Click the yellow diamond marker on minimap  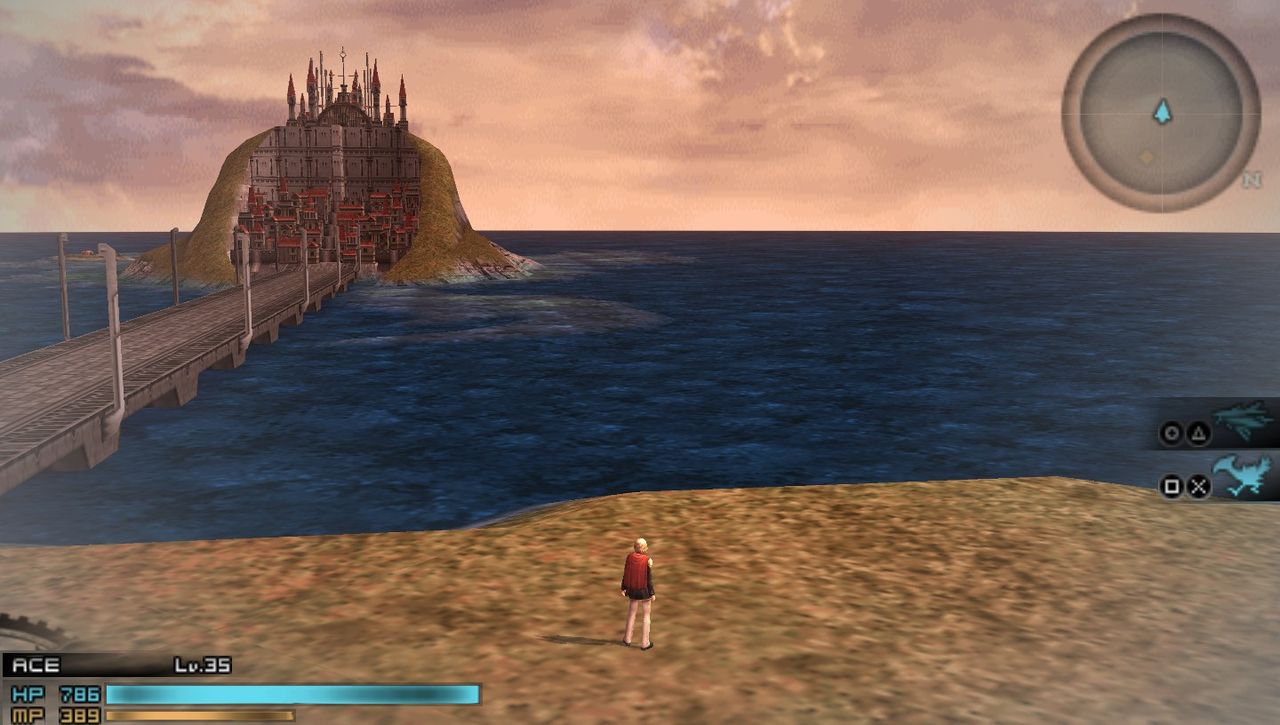1146,157
